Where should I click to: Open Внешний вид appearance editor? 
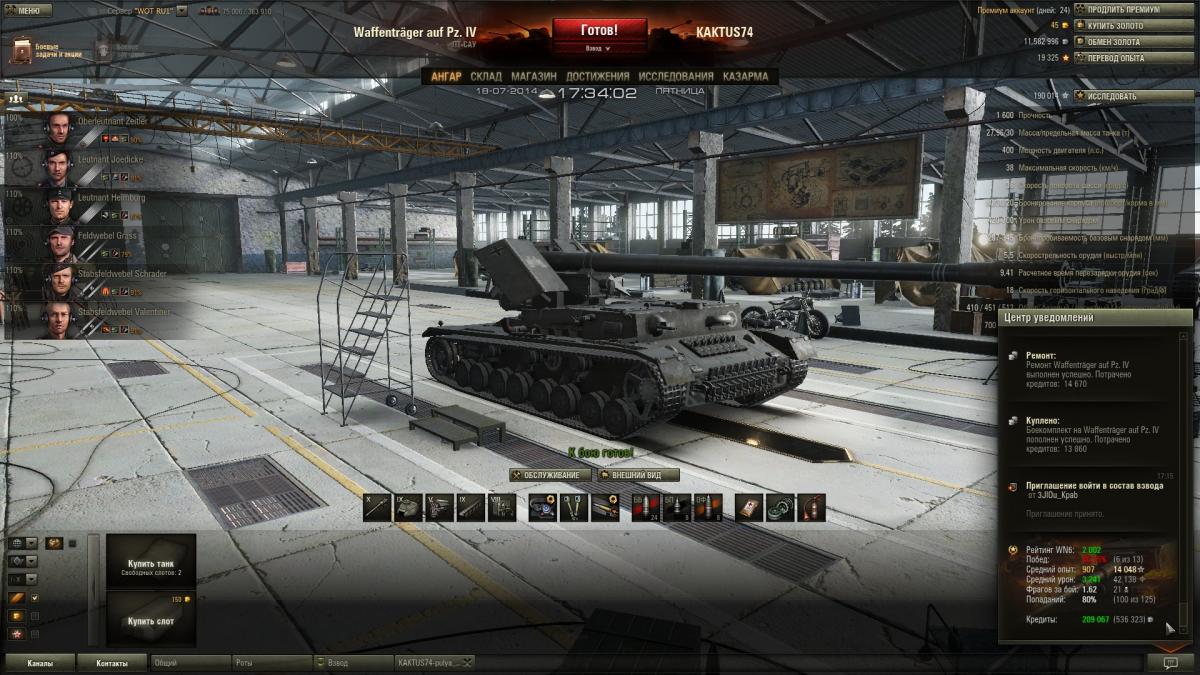pyautogui.click(x=639, y=475)
